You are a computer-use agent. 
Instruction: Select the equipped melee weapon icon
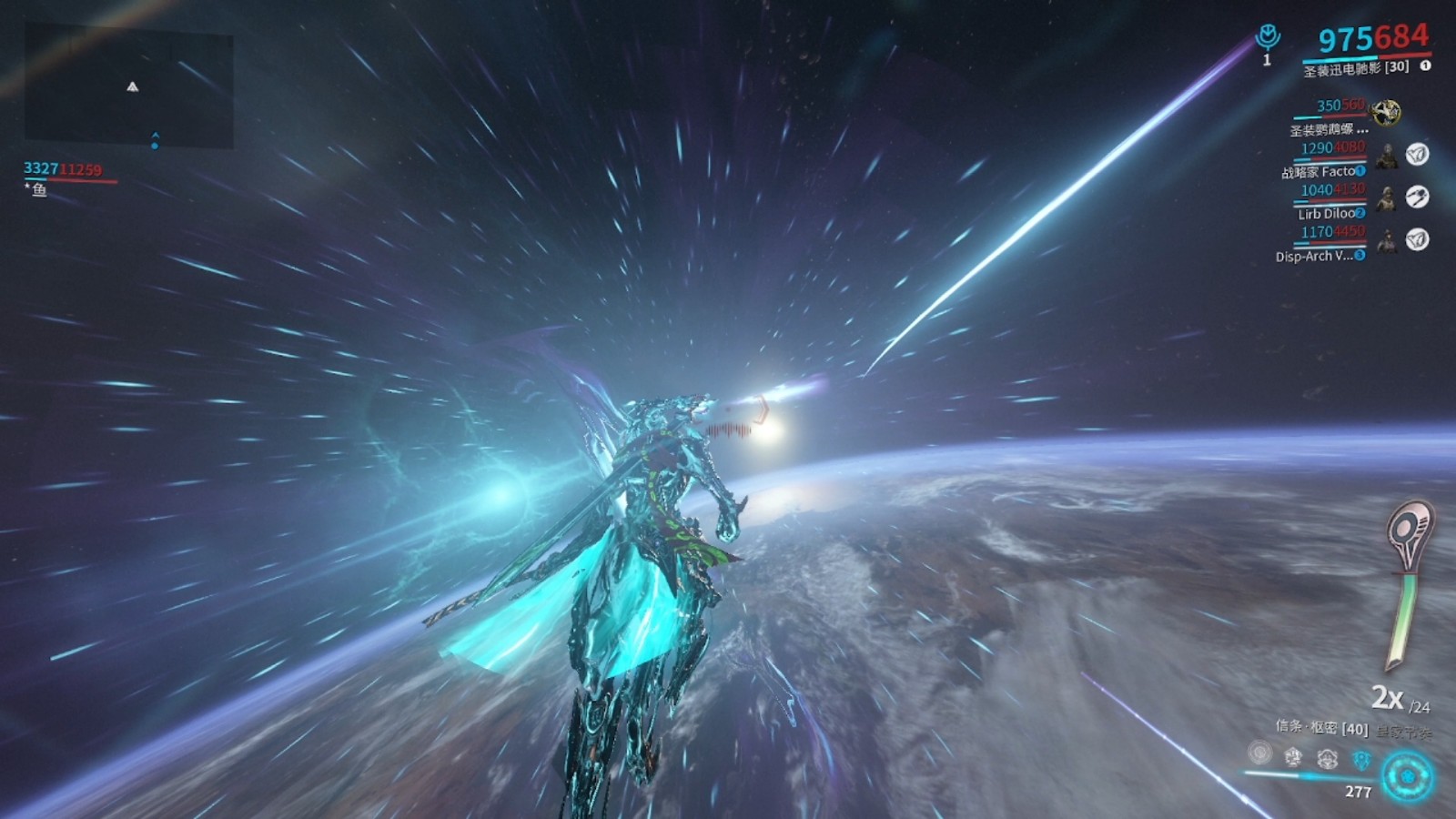tap(1407, 582)
